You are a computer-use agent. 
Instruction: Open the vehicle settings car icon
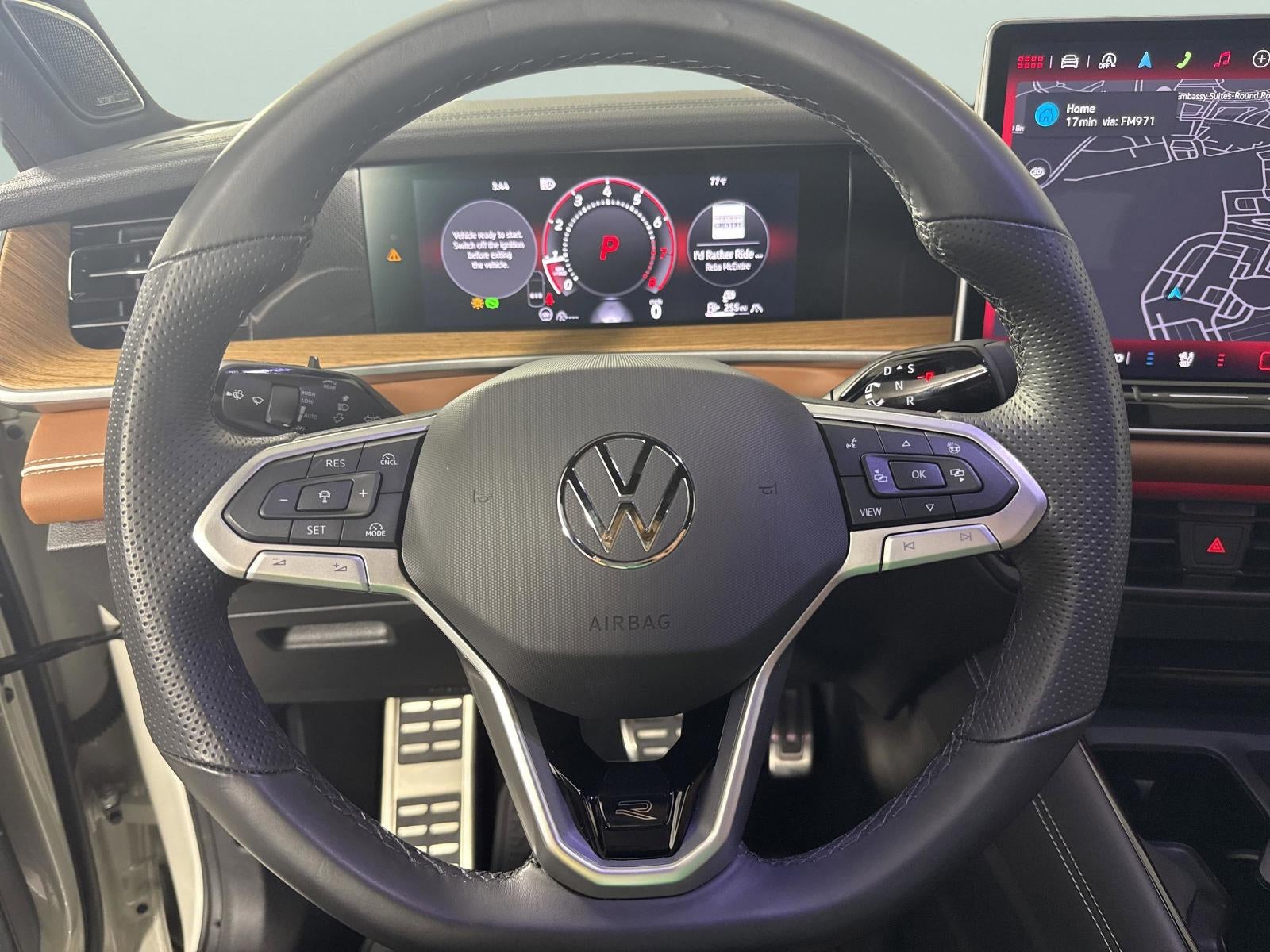(1068, 60)
